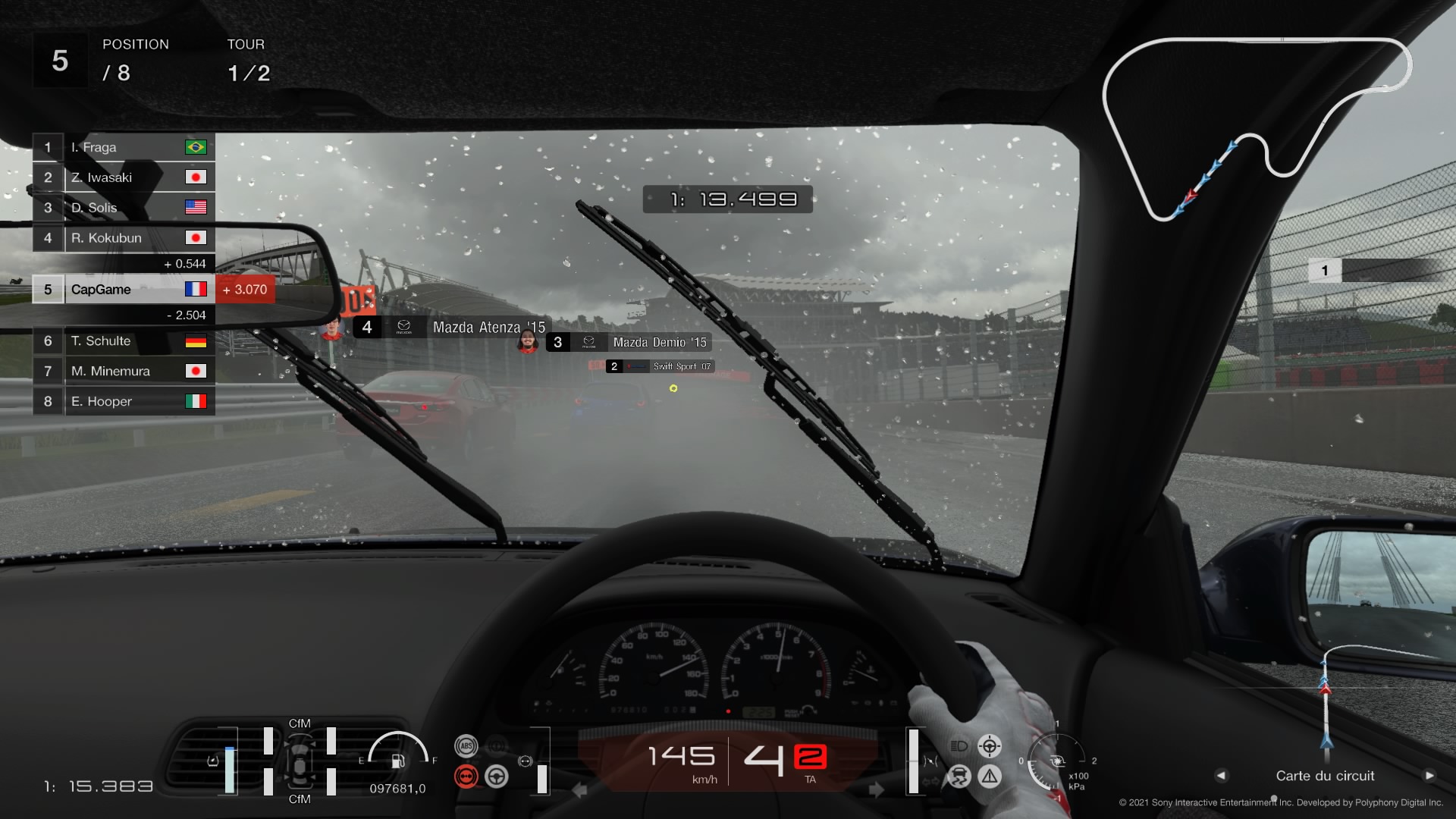Click the hazard warning triangle icon

coord(990,777)
